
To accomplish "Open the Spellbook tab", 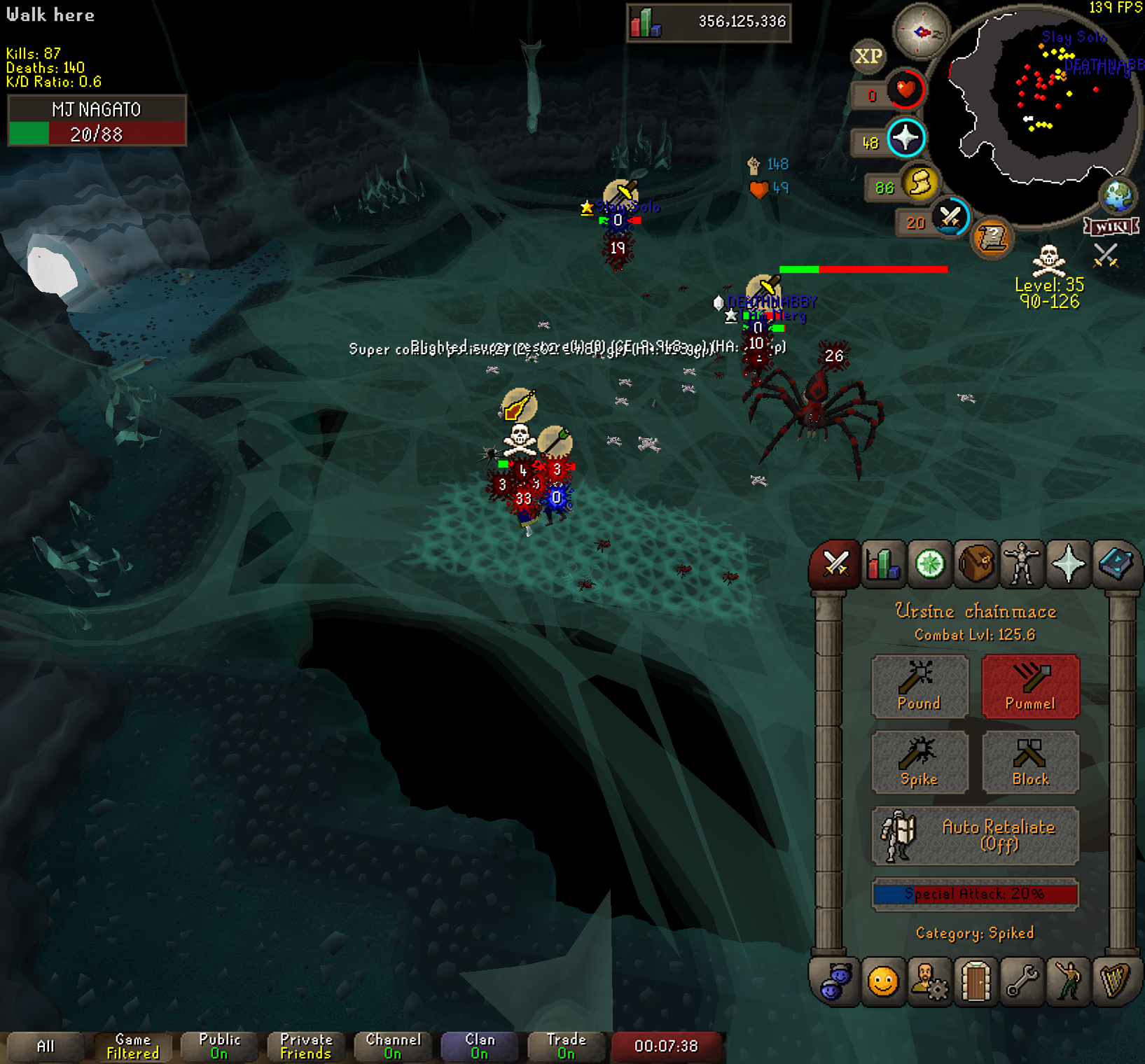I will pos(1115,563).
